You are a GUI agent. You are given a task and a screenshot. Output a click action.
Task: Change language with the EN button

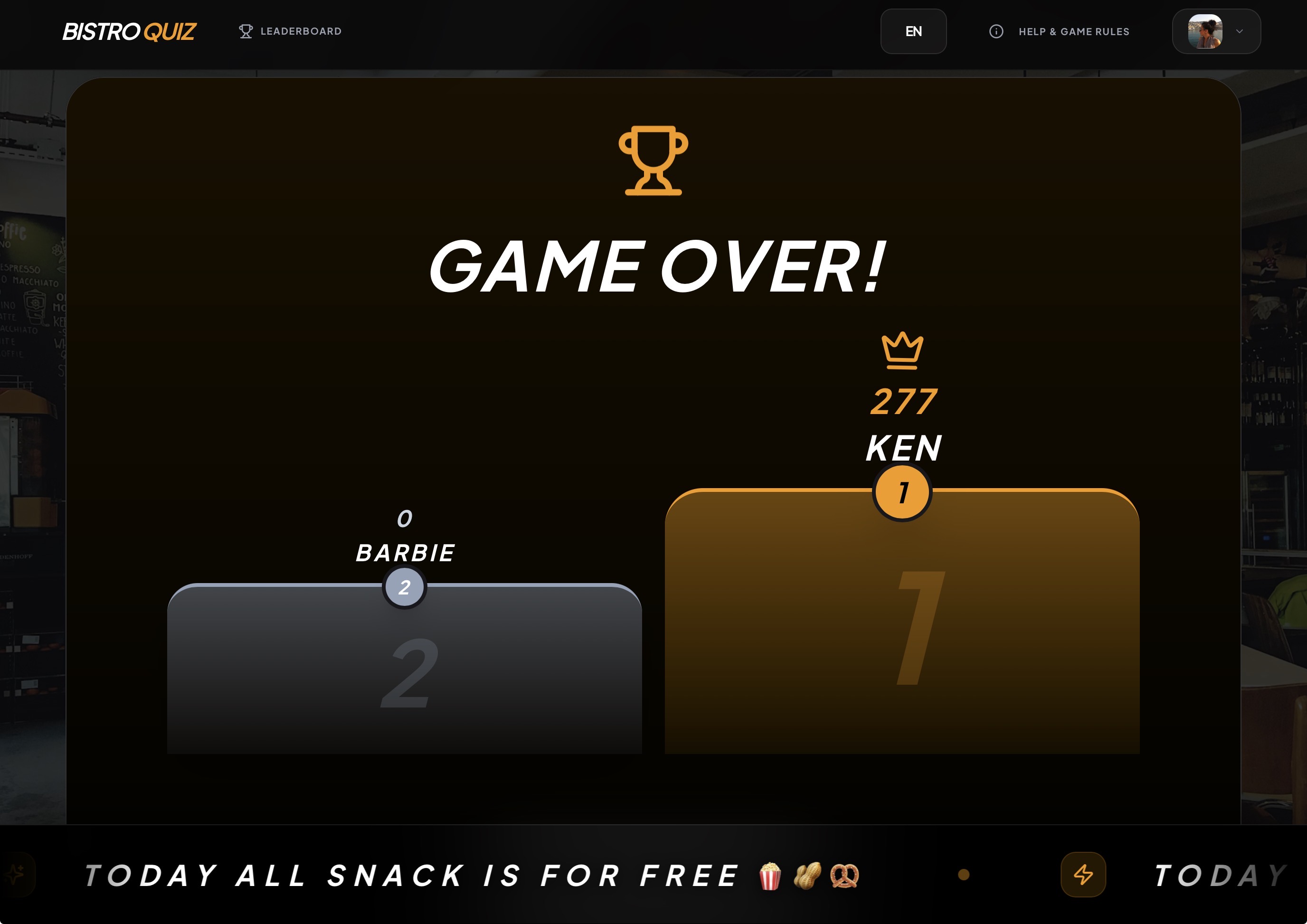tap(913, 31)
